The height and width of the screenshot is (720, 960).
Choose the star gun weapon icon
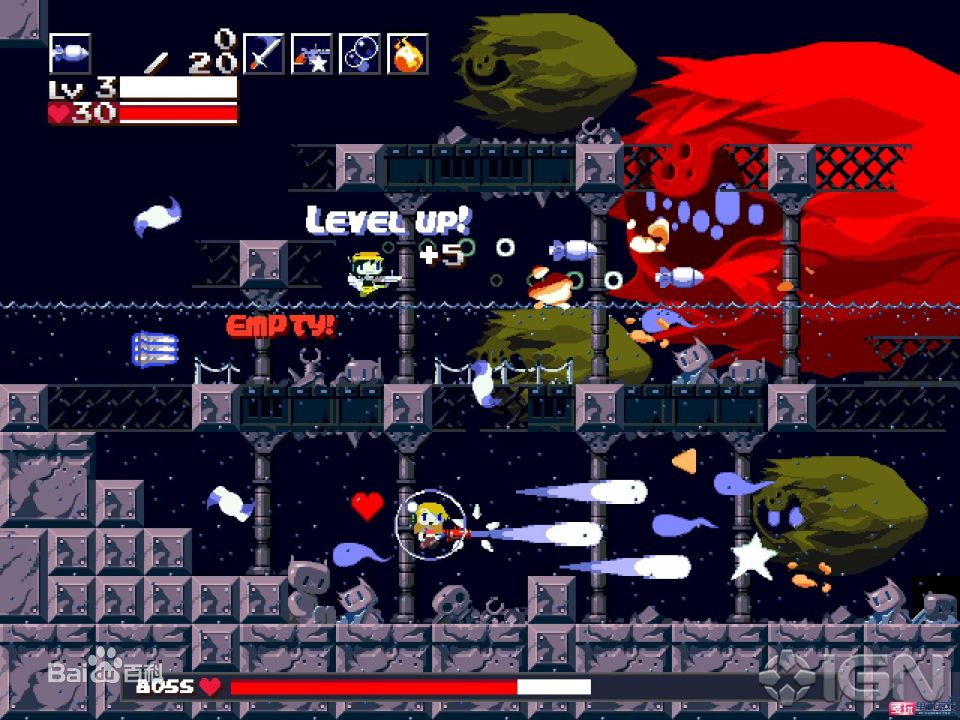click(312, 53)
